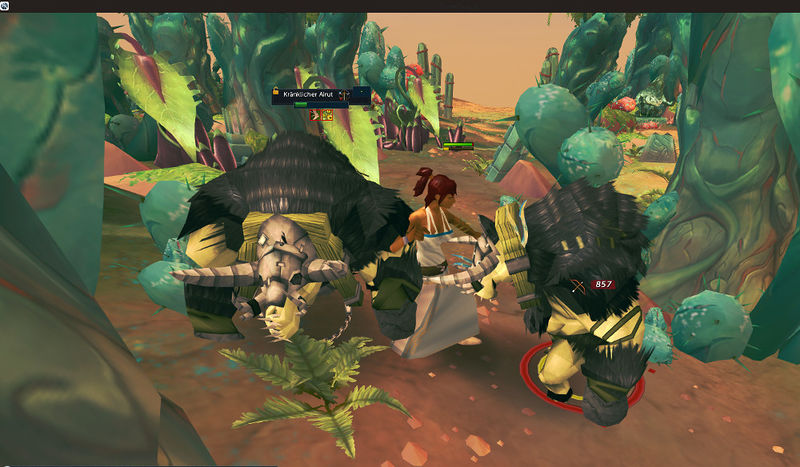Inspect the first red-bordered debuff icon
The height and width of the screenshot is (467, 800).
(316, 116)
